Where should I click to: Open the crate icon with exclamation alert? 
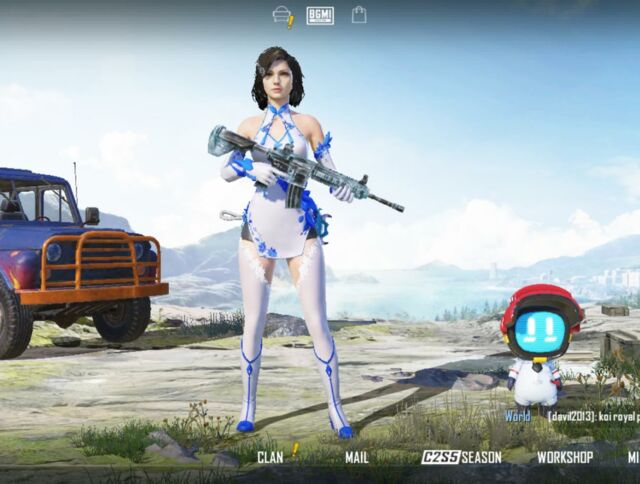(283, 15)
